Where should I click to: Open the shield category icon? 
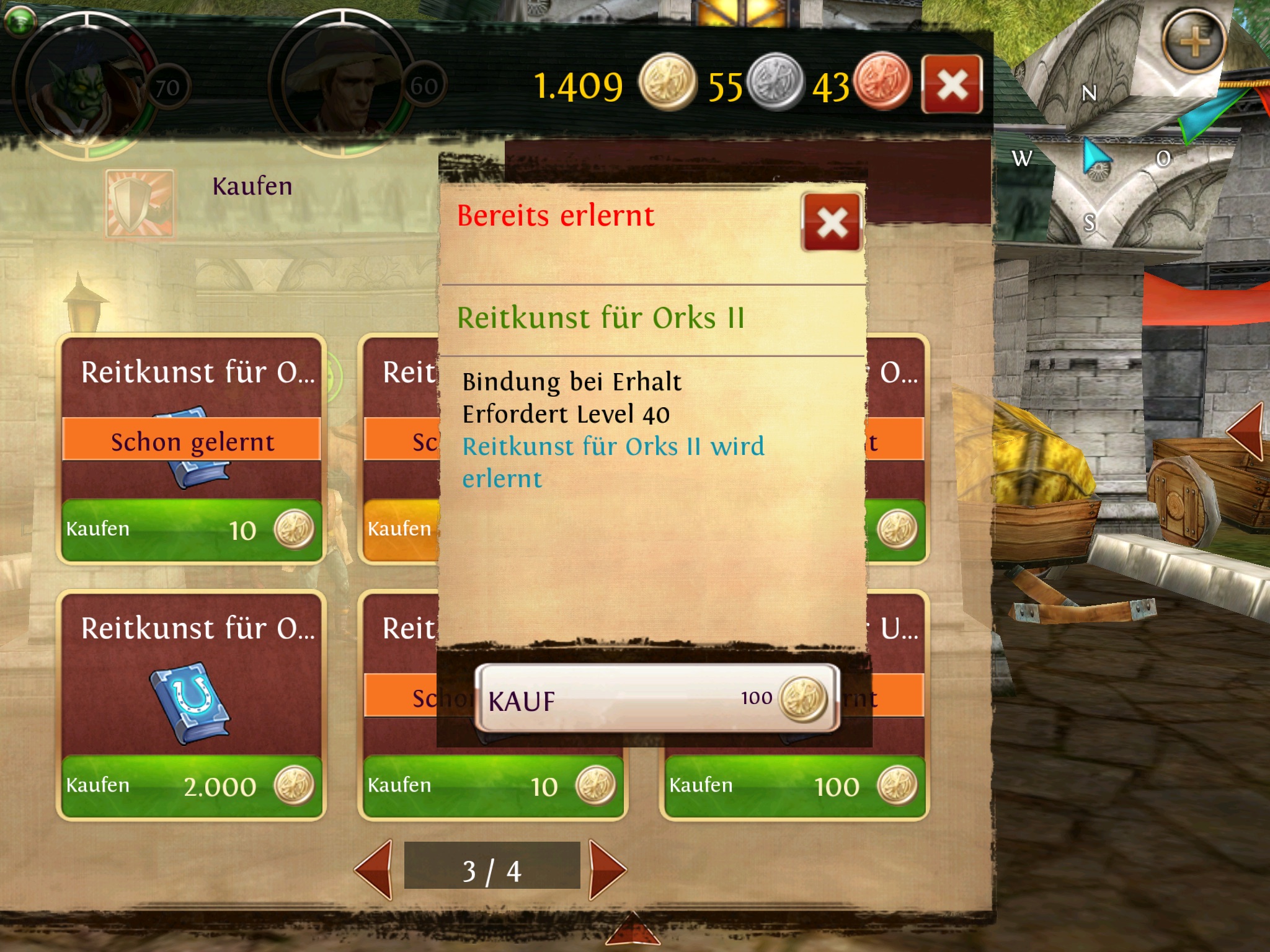139,203
